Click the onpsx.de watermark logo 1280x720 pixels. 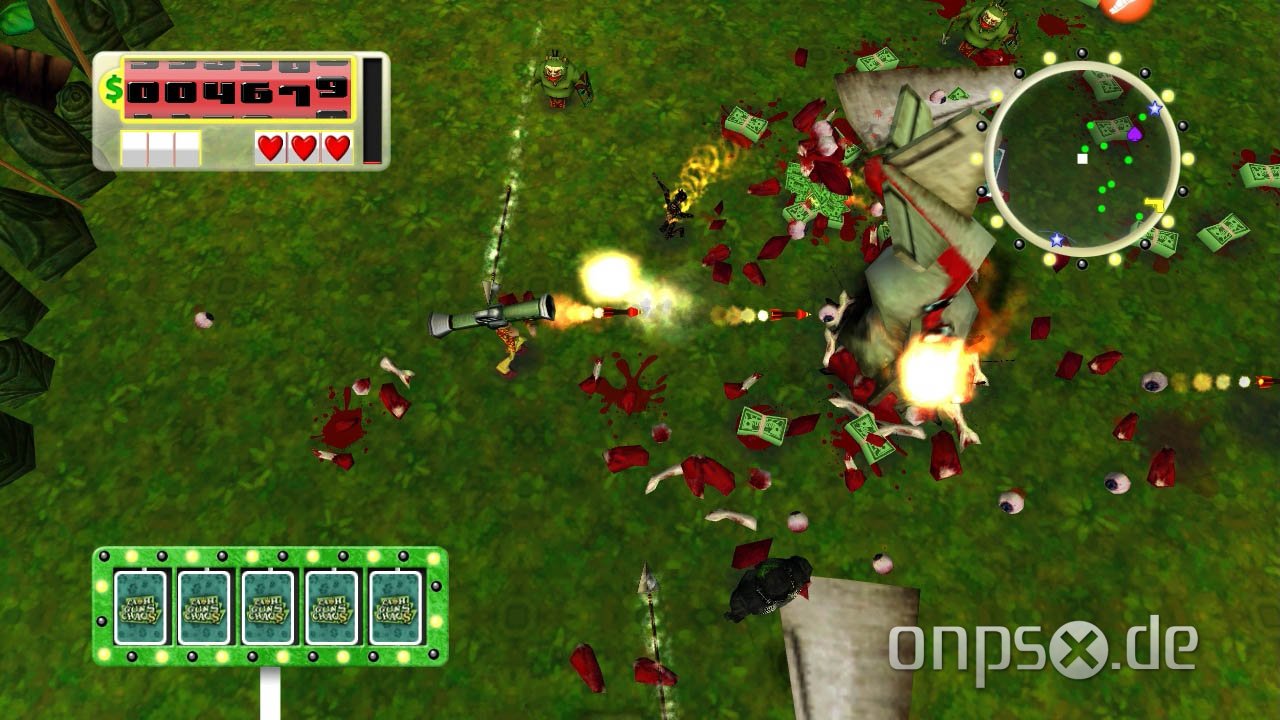pos(1080,638)
